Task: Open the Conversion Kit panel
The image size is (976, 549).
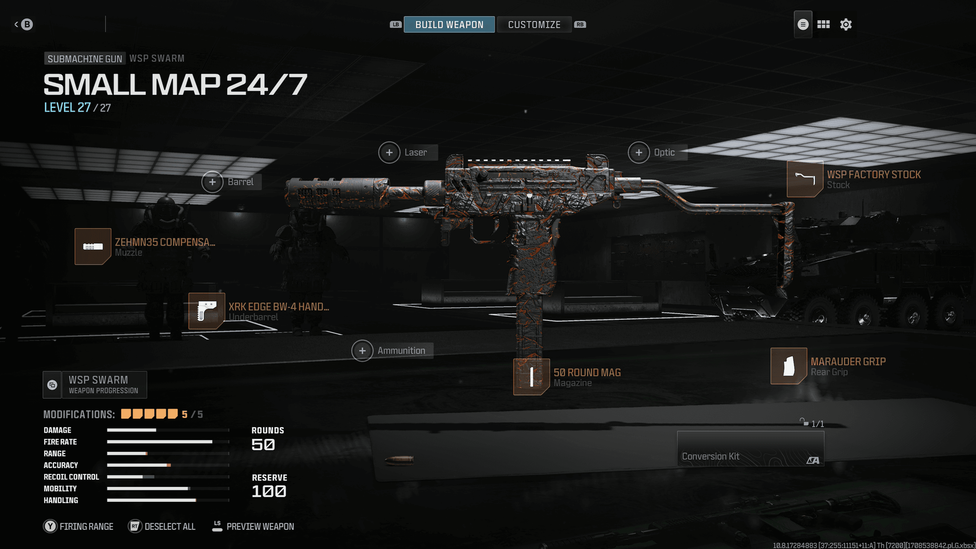Action: (x=750, y=448)
